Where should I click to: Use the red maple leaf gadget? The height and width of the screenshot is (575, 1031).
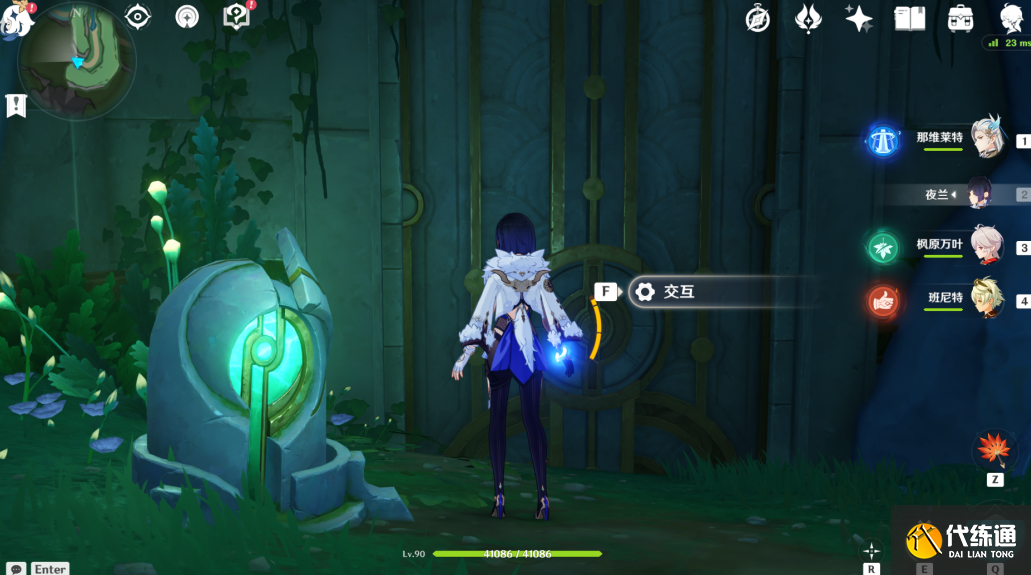coord(994,450)
